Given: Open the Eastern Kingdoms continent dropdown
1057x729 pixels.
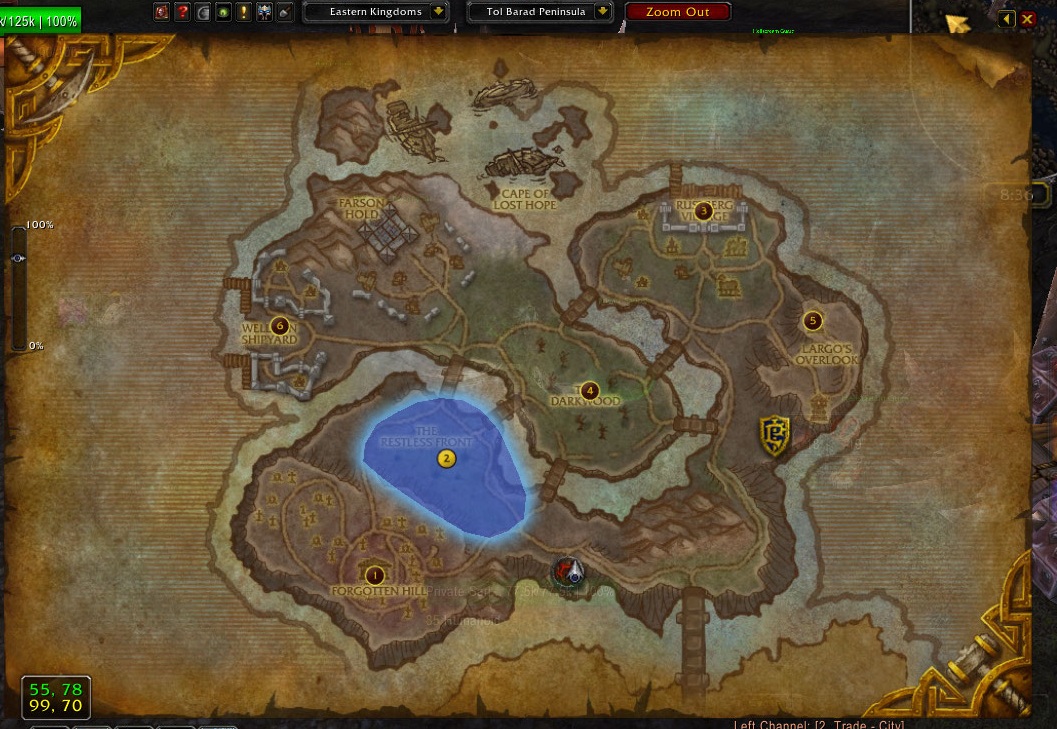Looking at the screenshot, I should 438,12.
